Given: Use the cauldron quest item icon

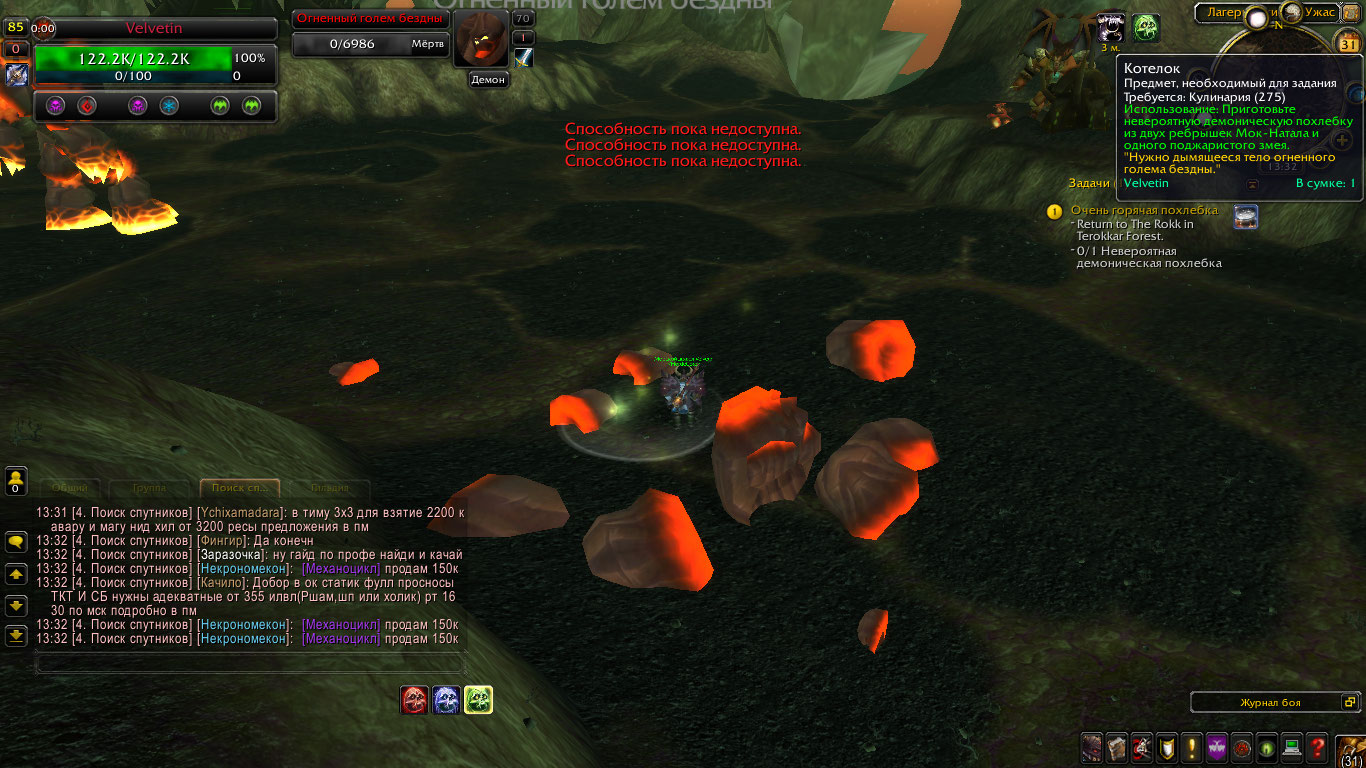Looking at the screenshot, I should click(x=1245, y=217).
